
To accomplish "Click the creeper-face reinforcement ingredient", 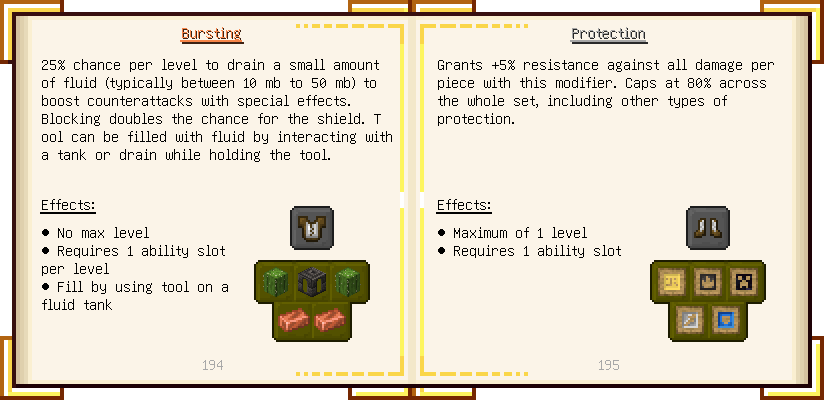I will coord(744,282).
